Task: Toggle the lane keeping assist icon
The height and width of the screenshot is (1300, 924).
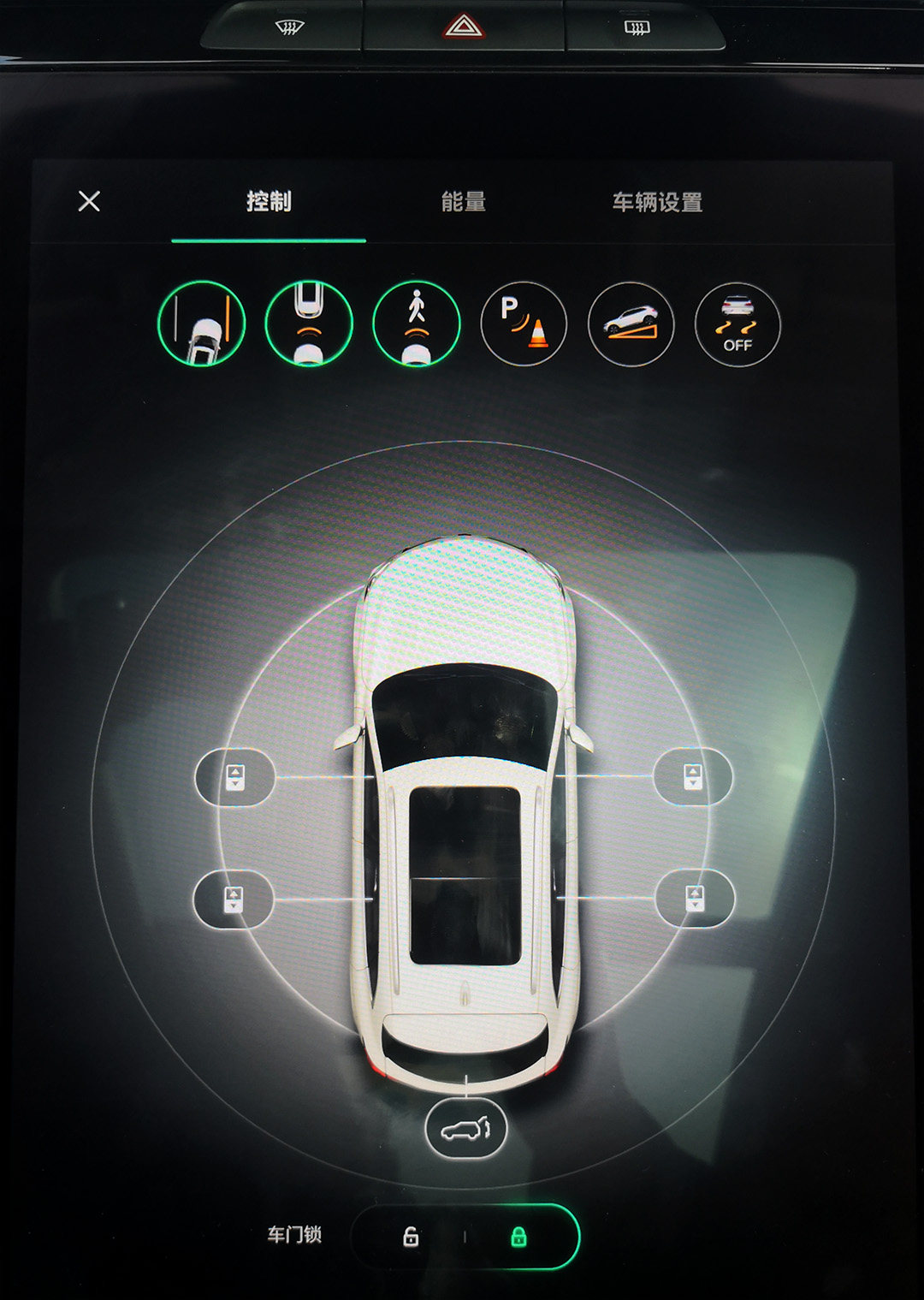Action: pos(202,324)
